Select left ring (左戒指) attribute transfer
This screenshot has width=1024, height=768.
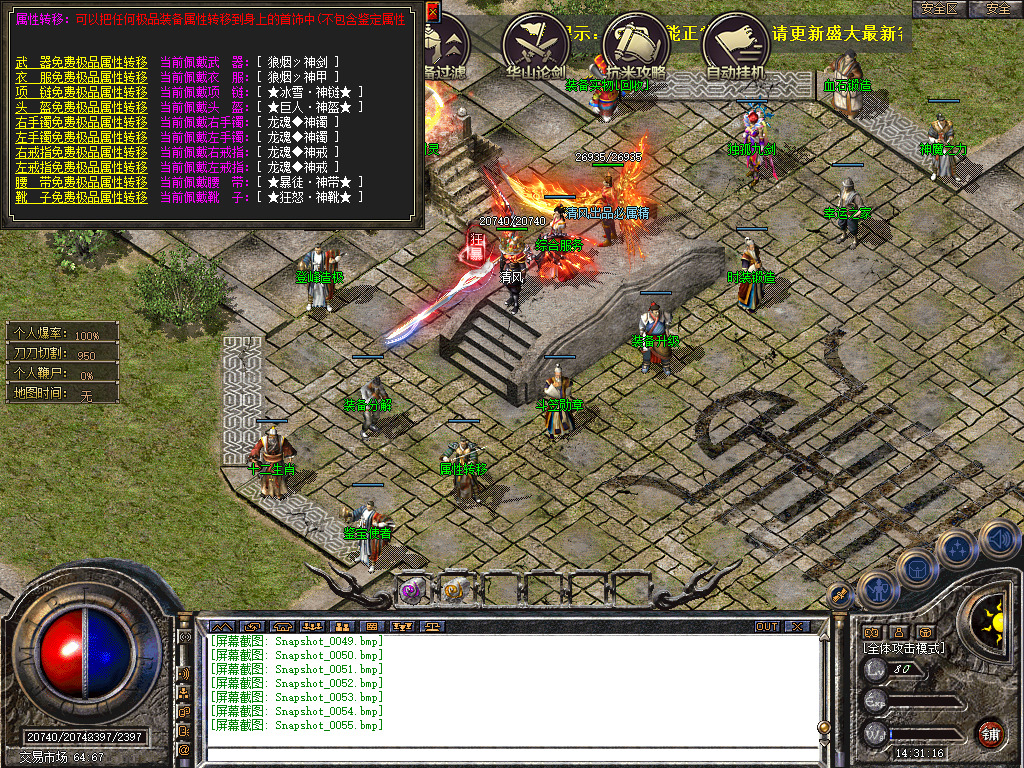pyautogui.click(x=81, y=167)
